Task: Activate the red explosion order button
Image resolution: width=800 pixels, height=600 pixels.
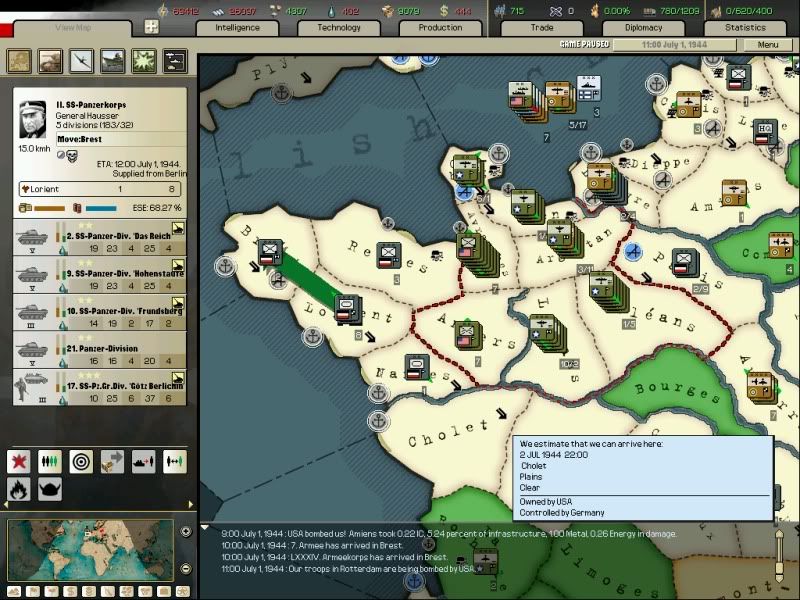Action: coord(19,462)
